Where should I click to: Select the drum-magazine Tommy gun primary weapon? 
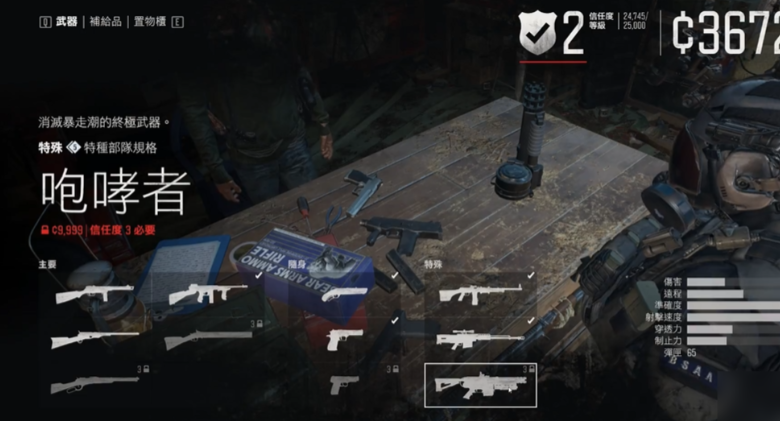[208, 294]
